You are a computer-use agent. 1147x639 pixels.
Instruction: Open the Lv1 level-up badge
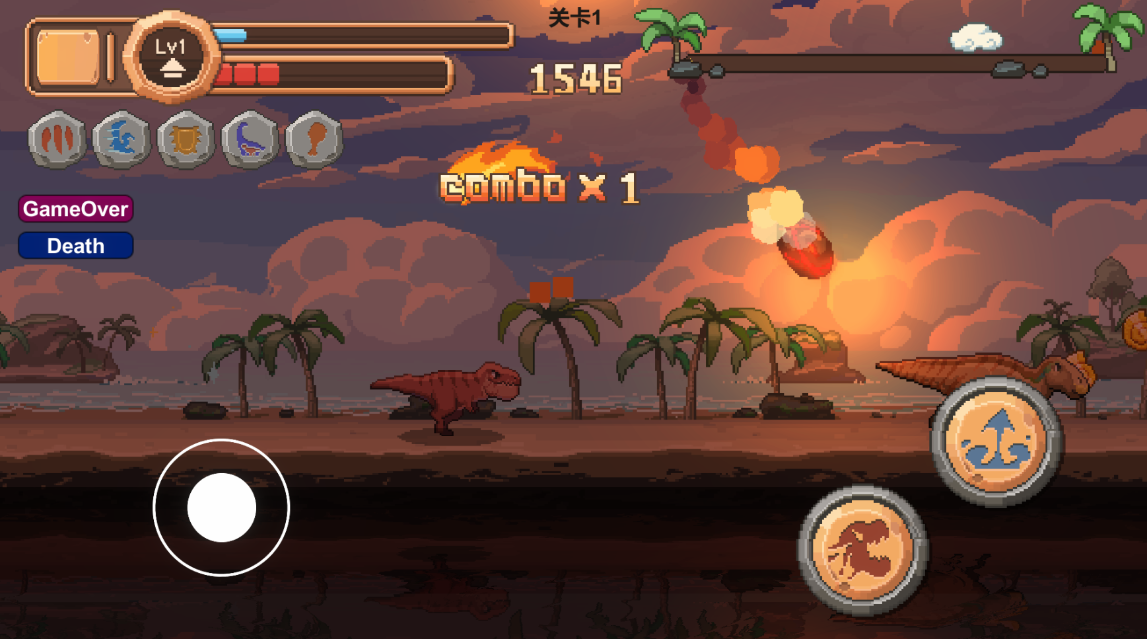(x=171, y=55)
